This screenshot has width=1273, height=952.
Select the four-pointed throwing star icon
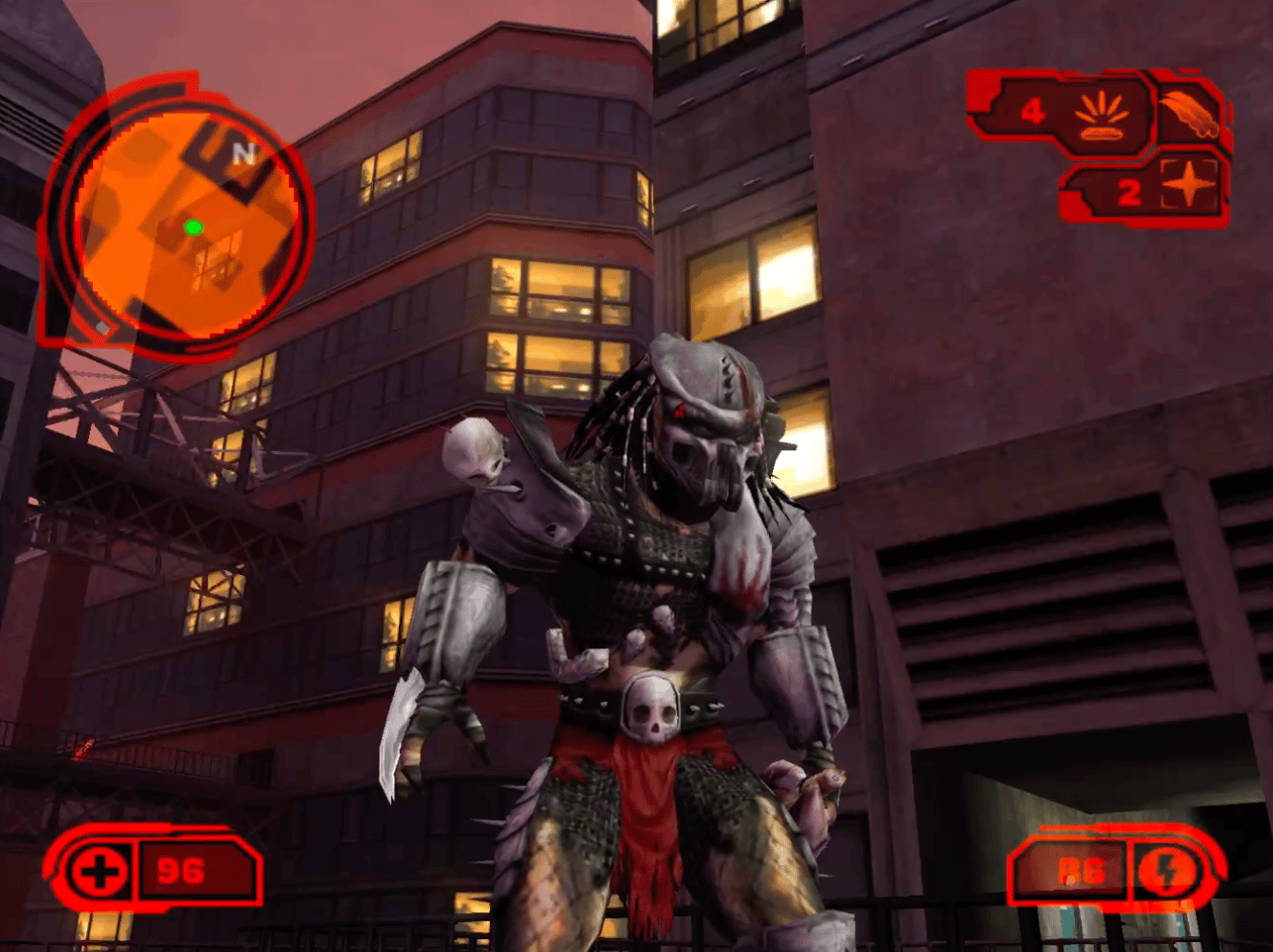[1188, 186]
